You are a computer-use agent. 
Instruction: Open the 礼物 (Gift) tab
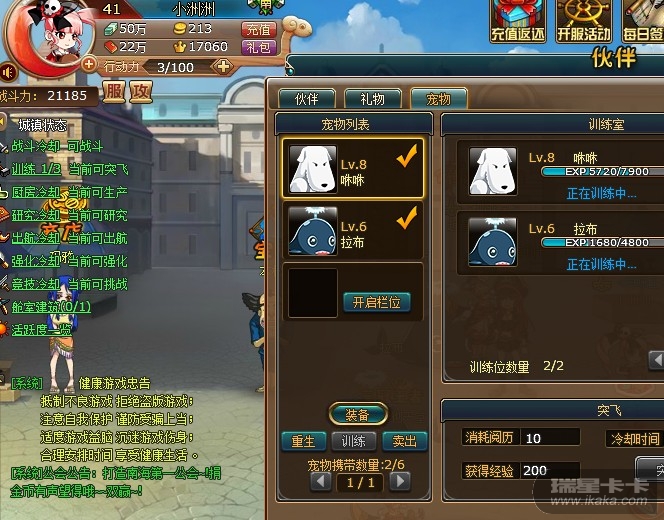(x=372, y=99)
